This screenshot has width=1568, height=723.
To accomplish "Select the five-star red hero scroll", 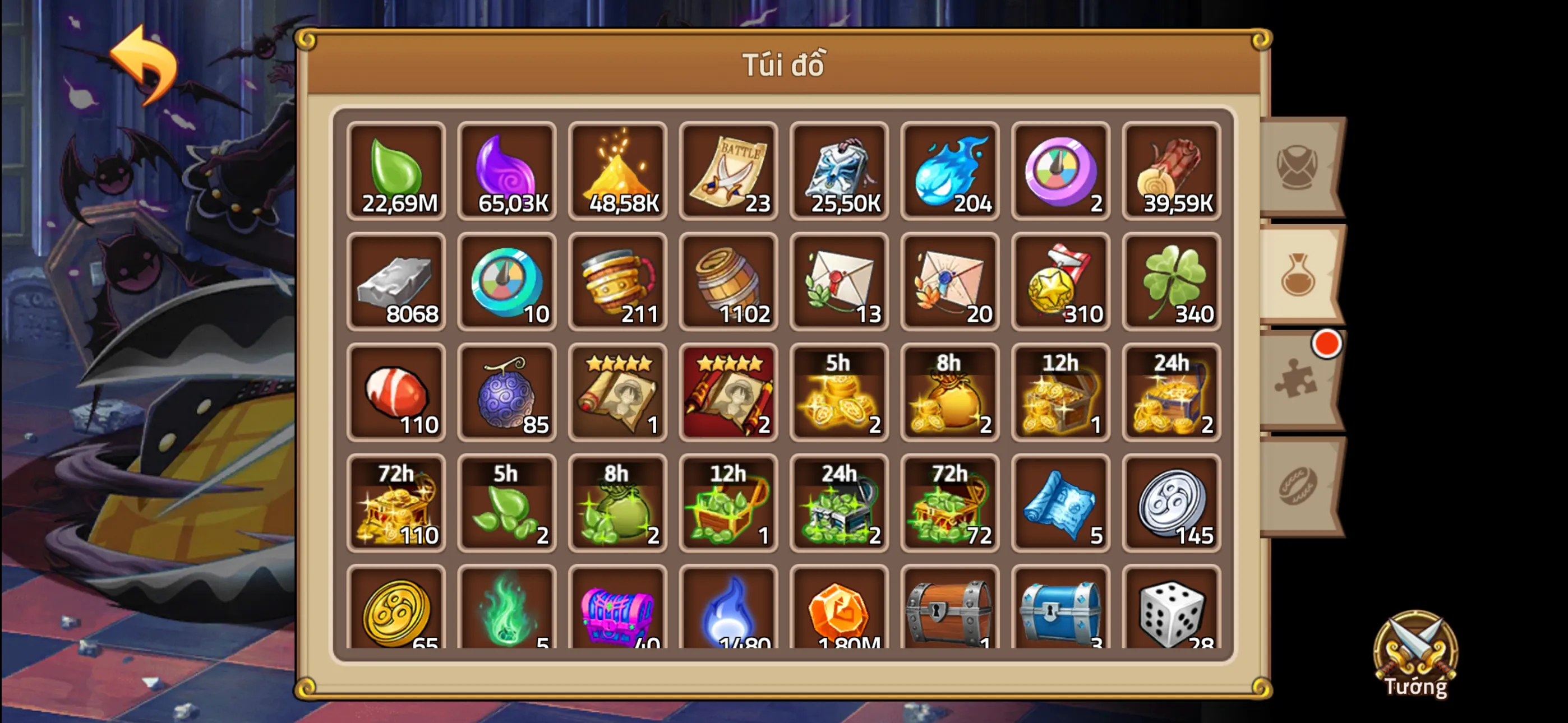I will pyautogui.click(x=728, y=393).
